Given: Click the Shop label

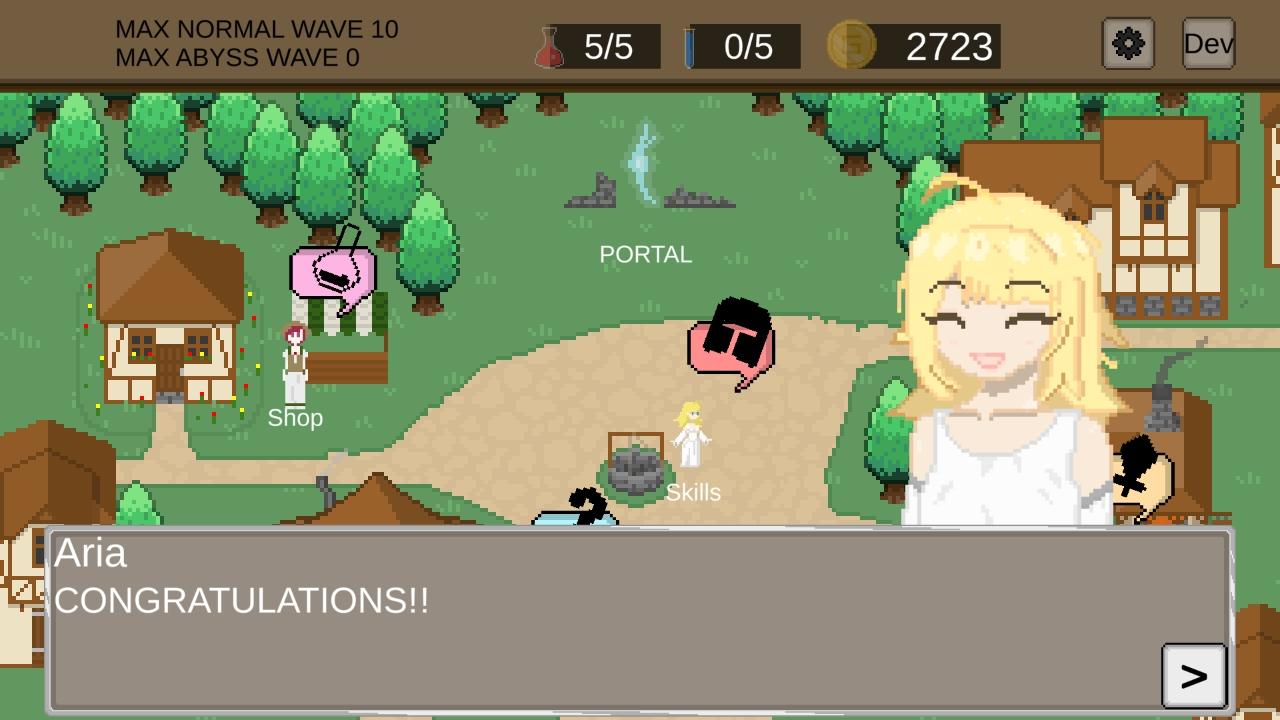Looking at the screenshot, I should [294, 418].
